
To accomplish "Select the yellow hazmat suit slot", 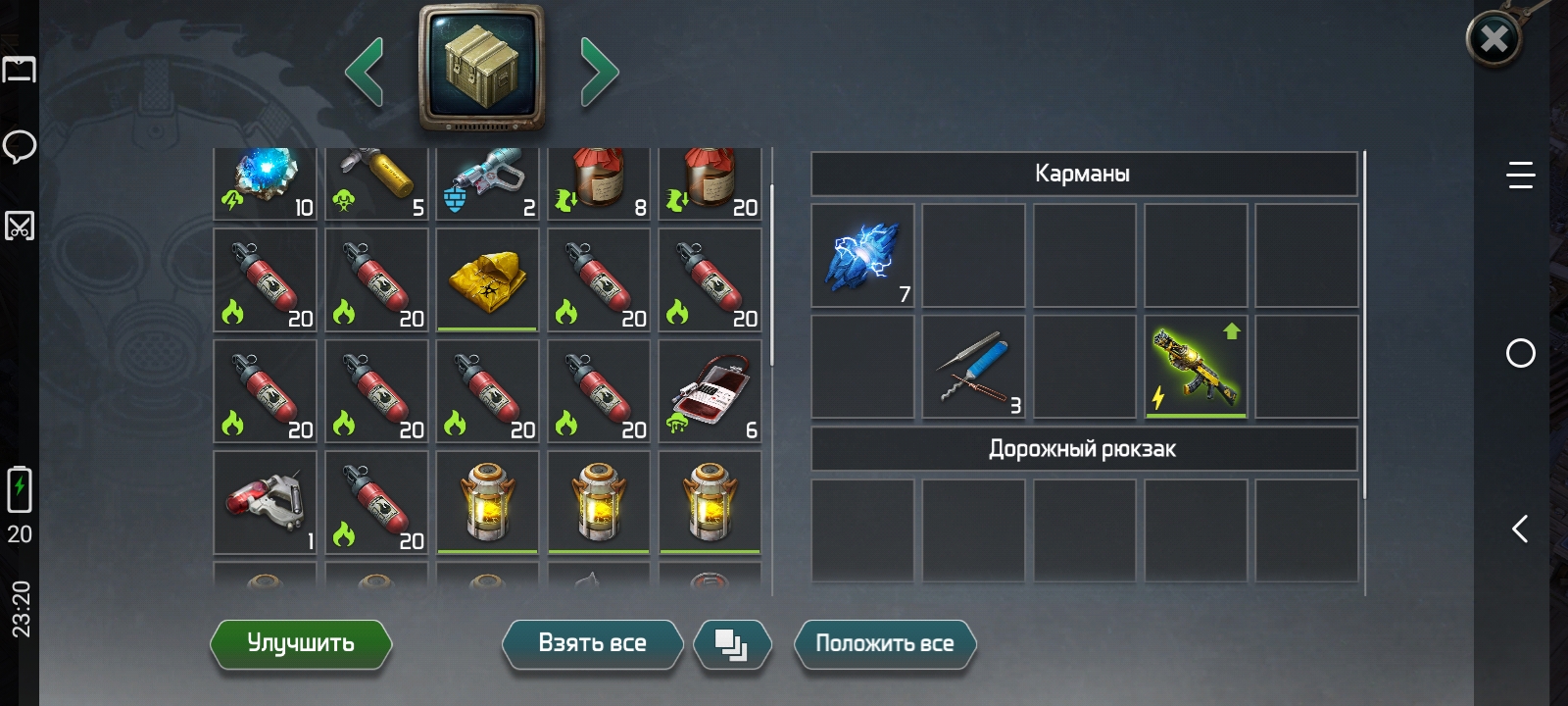I will click(x=487, y=280).
